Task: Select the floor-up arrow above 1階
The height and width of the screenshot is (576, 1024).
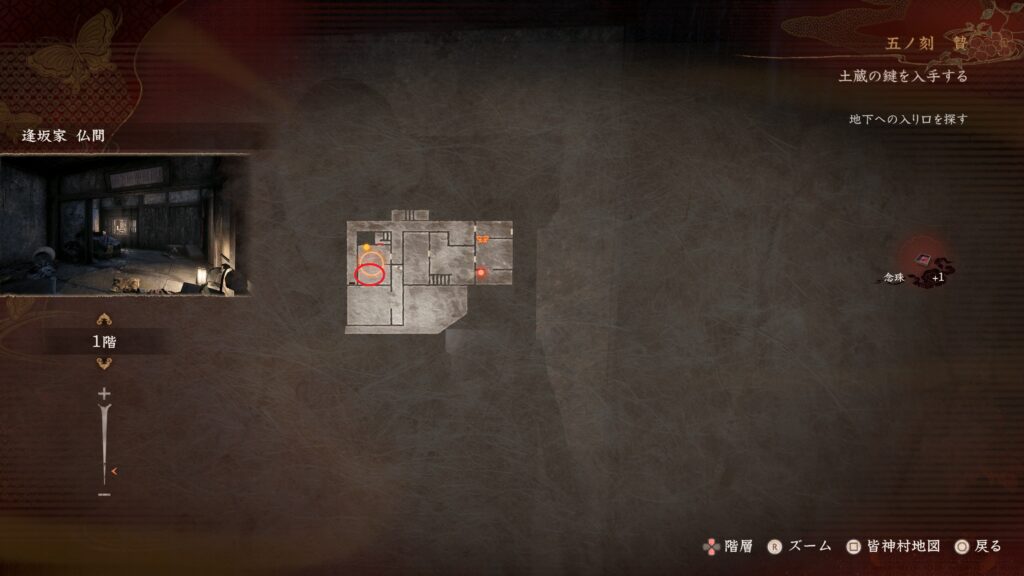Action: 103,321
